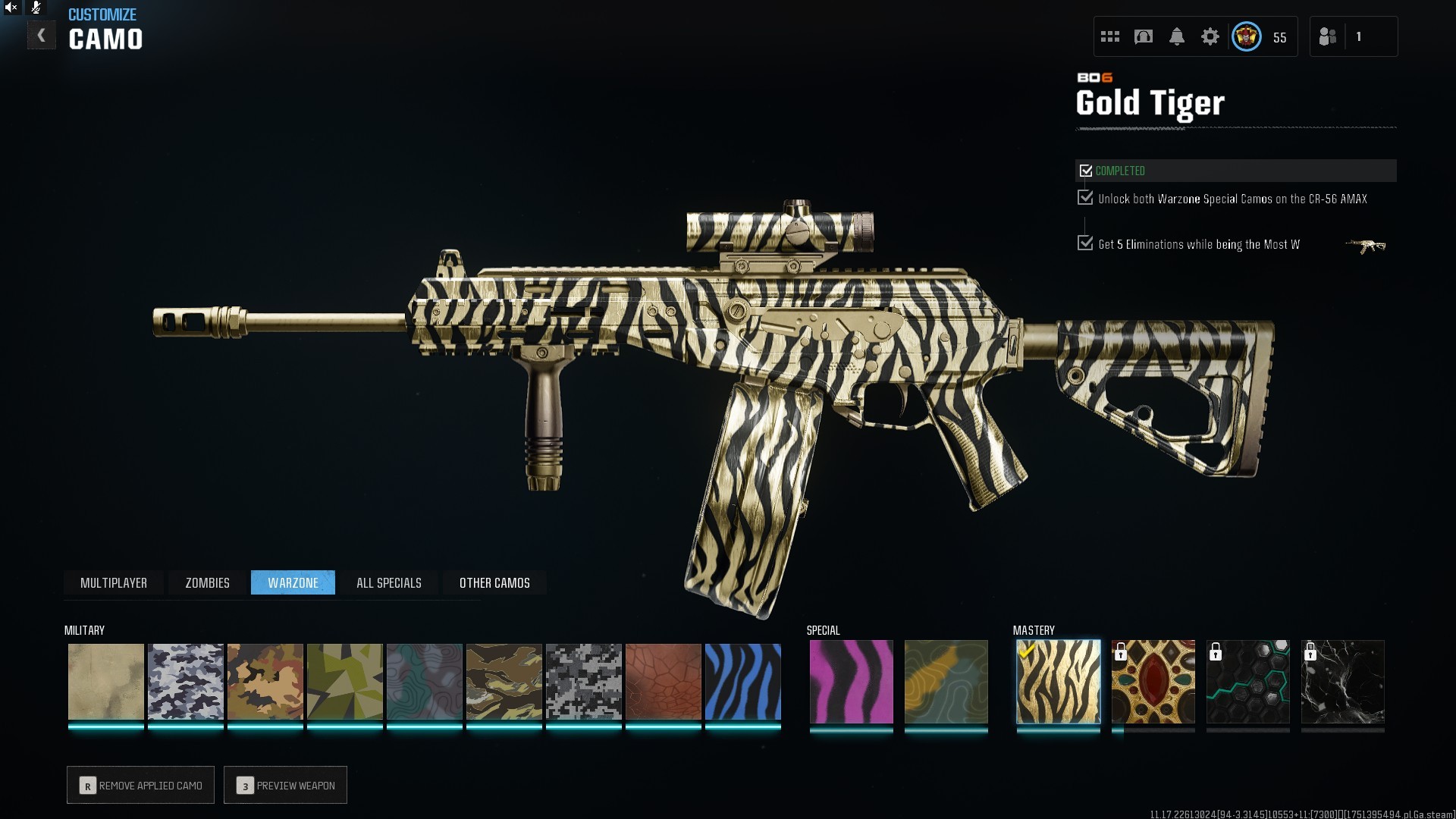
Task: Open the notifications bell
Action: pos(1176,36)
